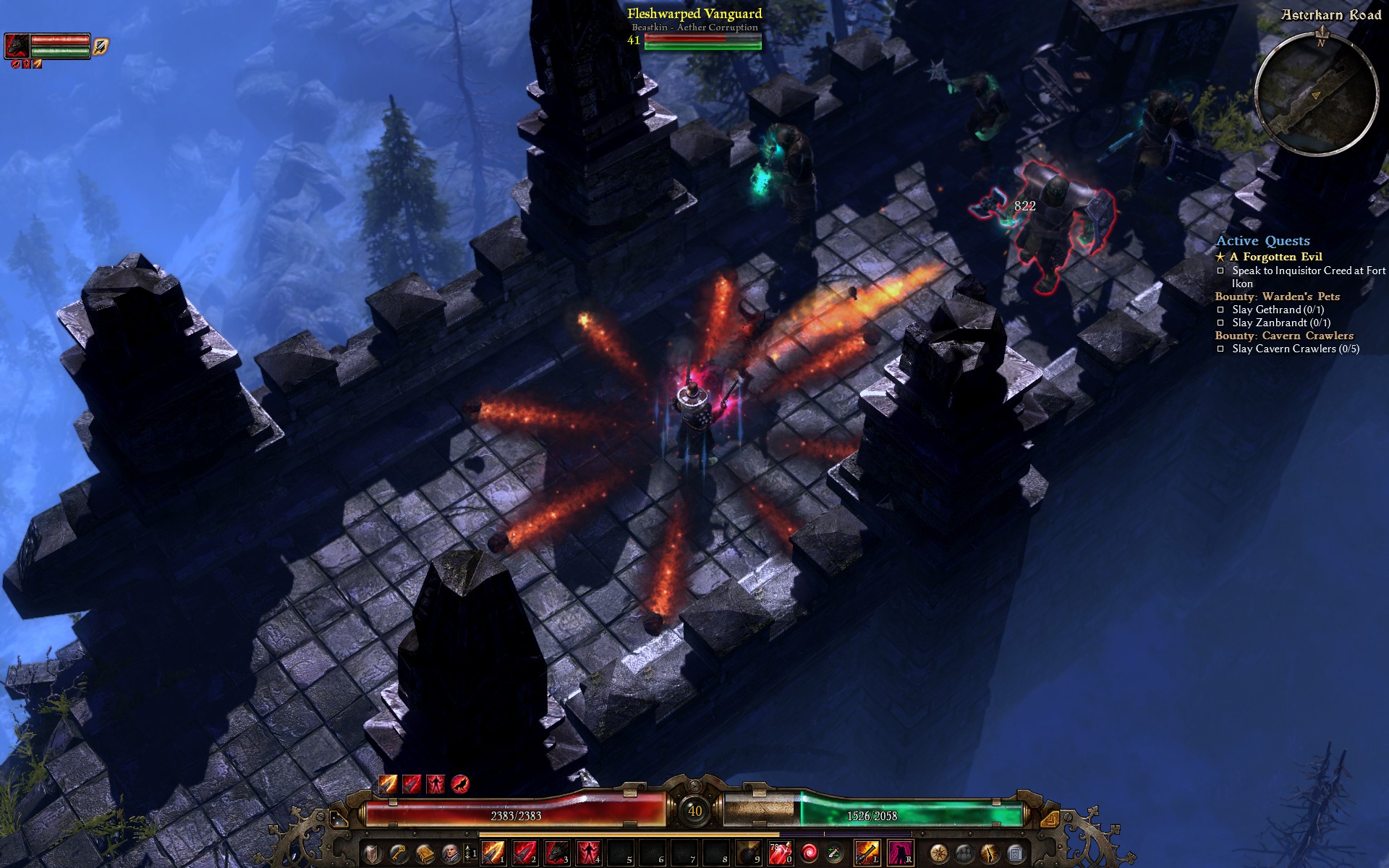
Task: Click the red swirl rift portal button
Action: [810, 854]
